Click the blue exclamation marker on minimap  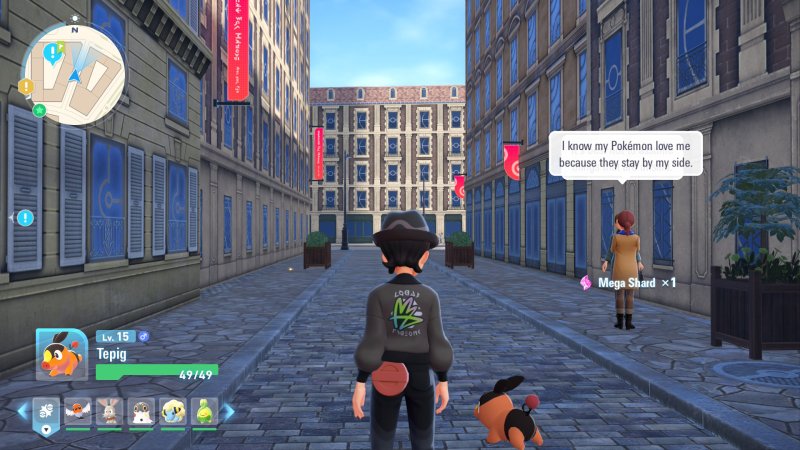pos(51,51)
